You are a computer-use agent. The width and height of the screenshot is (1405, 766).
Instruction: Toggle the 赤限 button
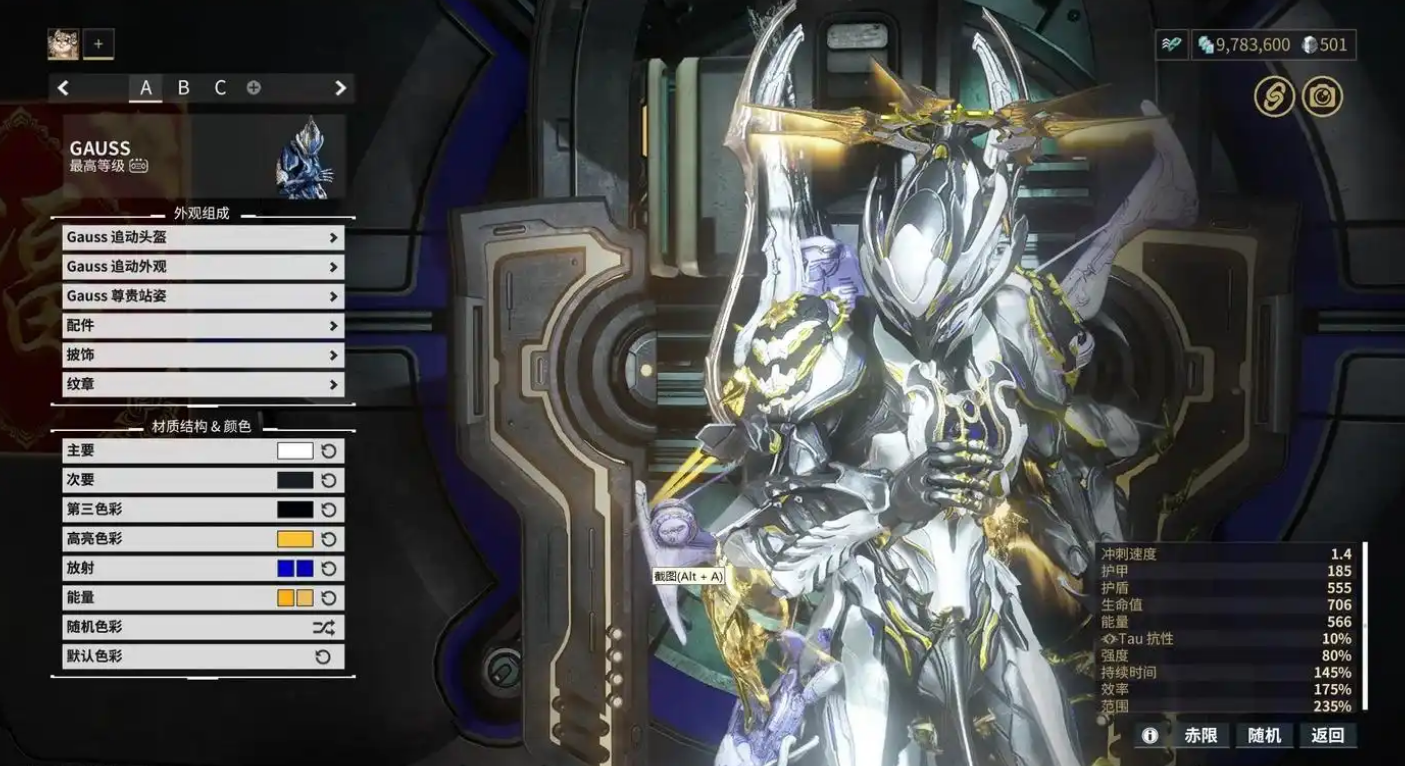click(1201, 735)
